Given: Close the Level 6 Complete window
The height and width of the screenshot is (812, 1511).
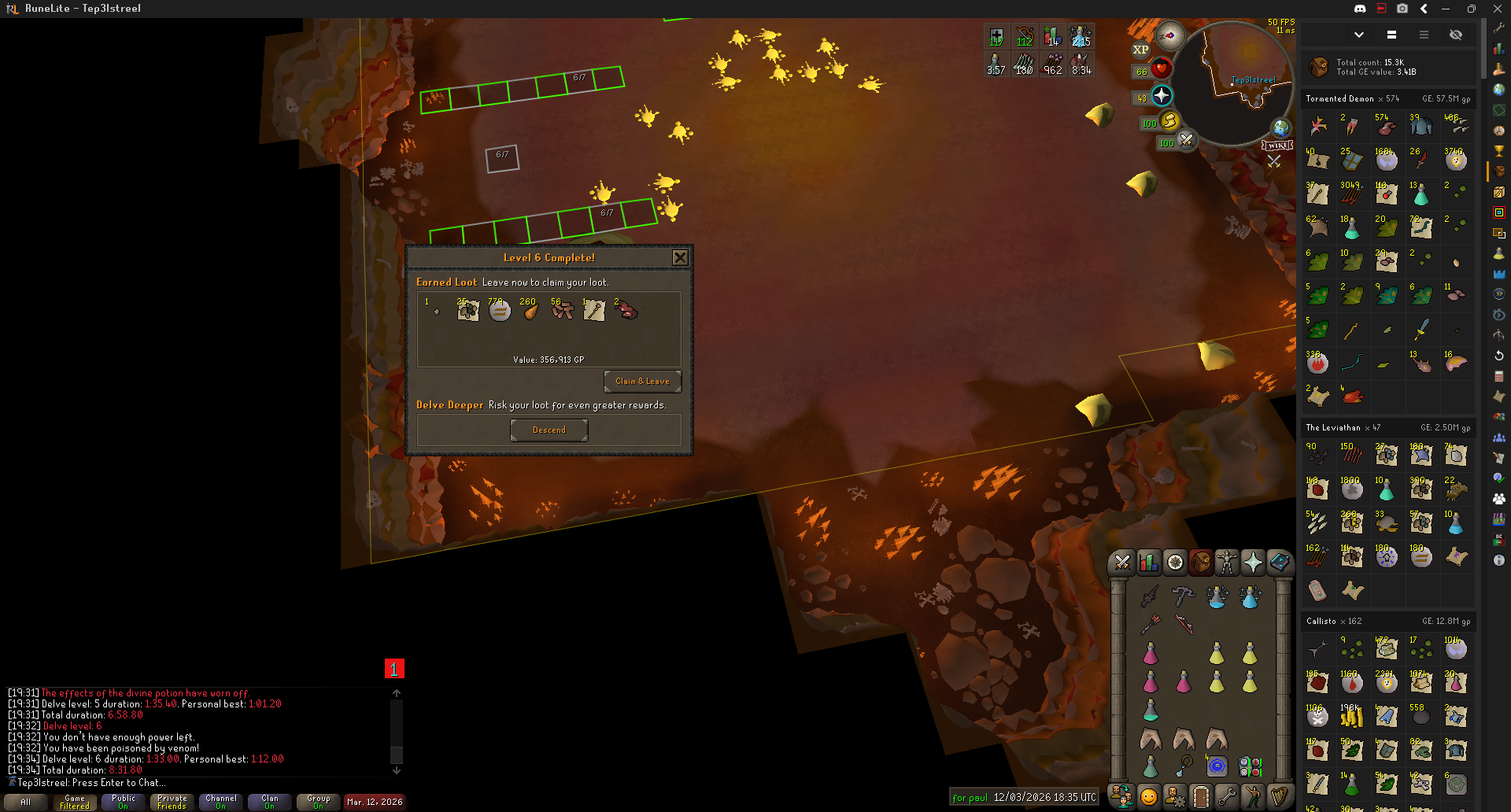Looking at the screenshot, I should point(680,257).
